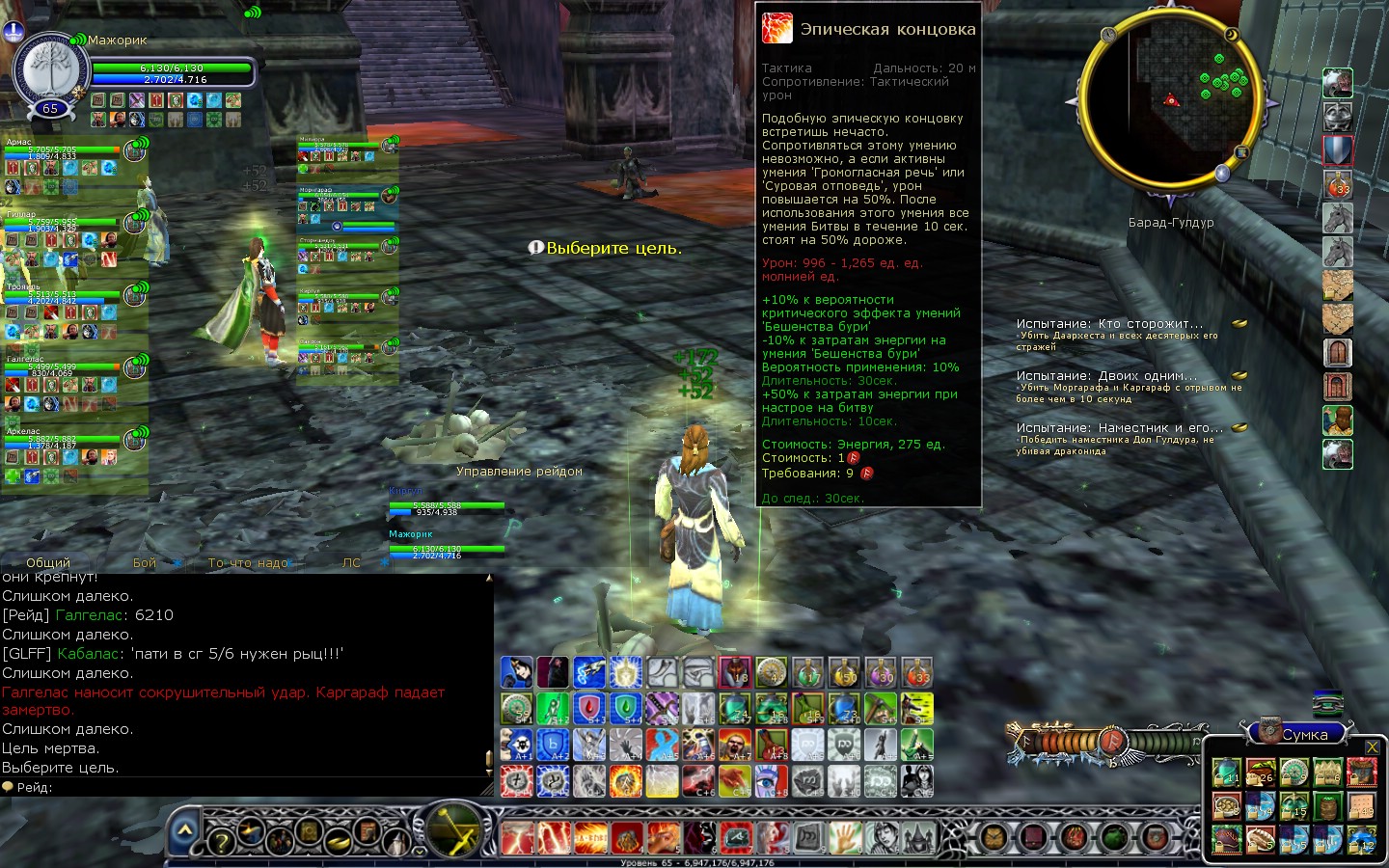Open the Бой chat tab
Image resolution: width=1389 pixels, height=868 pixels.
145,562
